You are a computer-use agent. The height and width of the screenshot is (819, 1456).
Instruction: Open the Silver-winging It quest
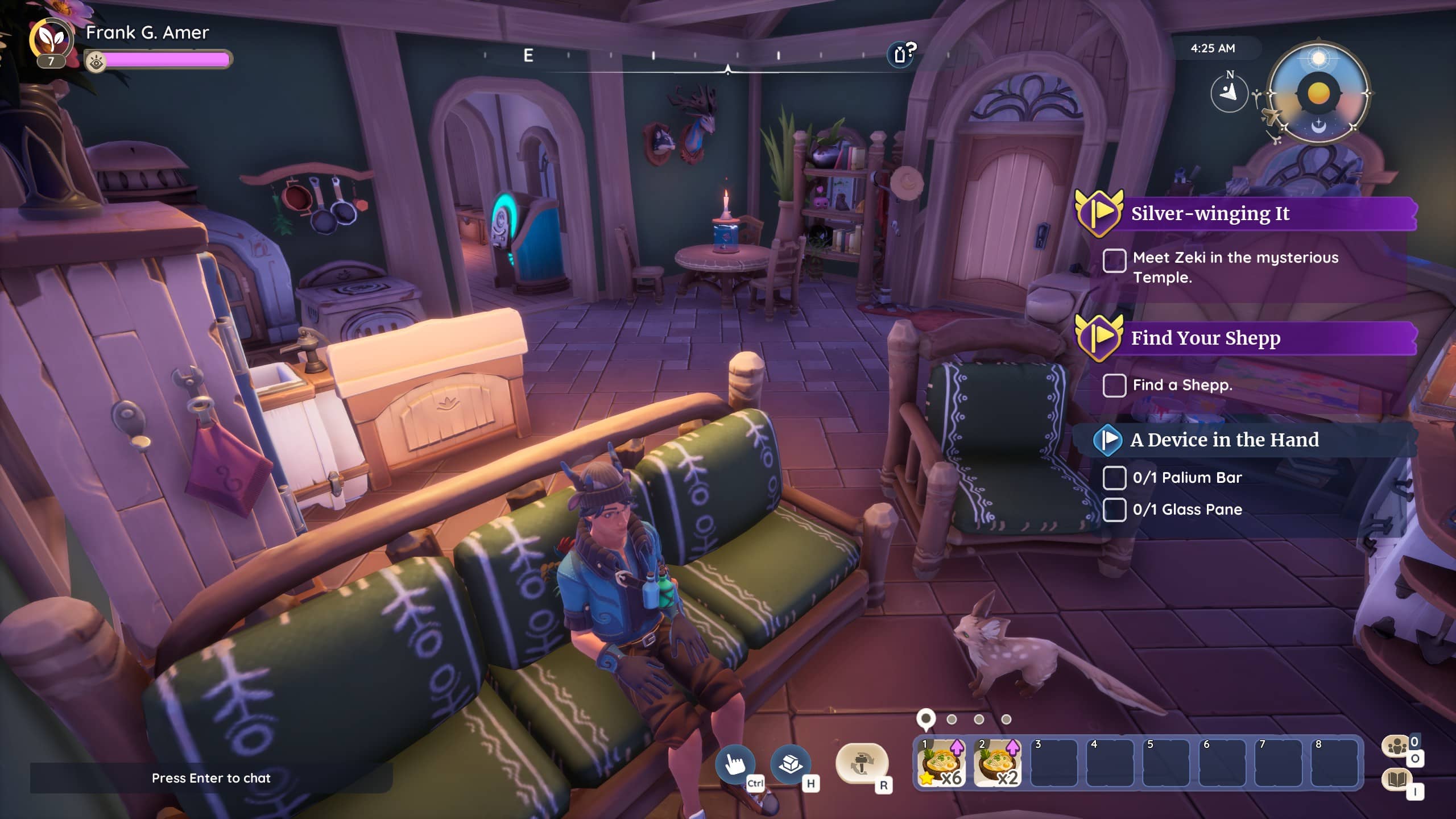tap(1210, 214)
